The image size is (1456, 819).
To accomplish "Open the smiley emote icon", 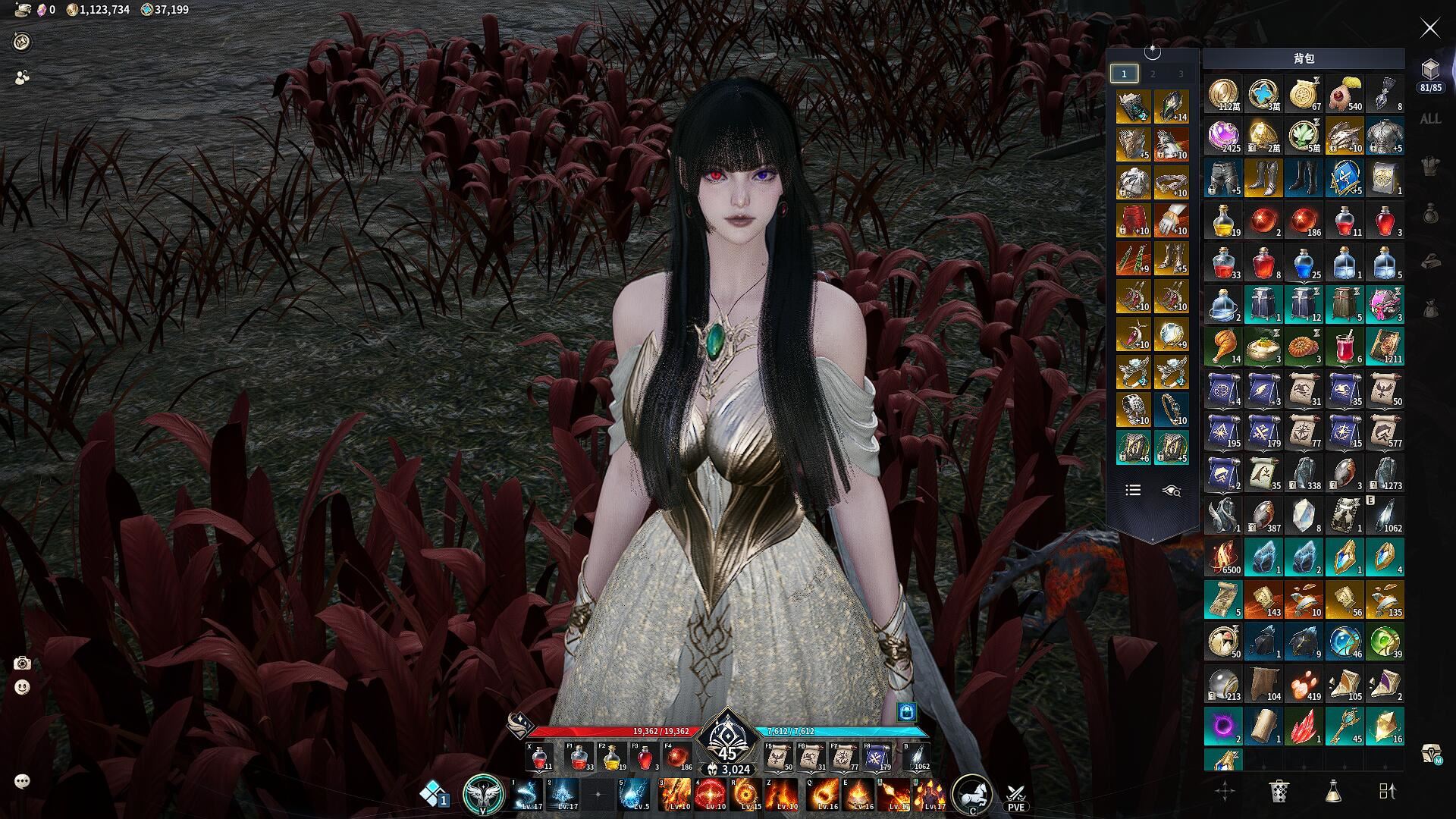I will pos(22,688).
